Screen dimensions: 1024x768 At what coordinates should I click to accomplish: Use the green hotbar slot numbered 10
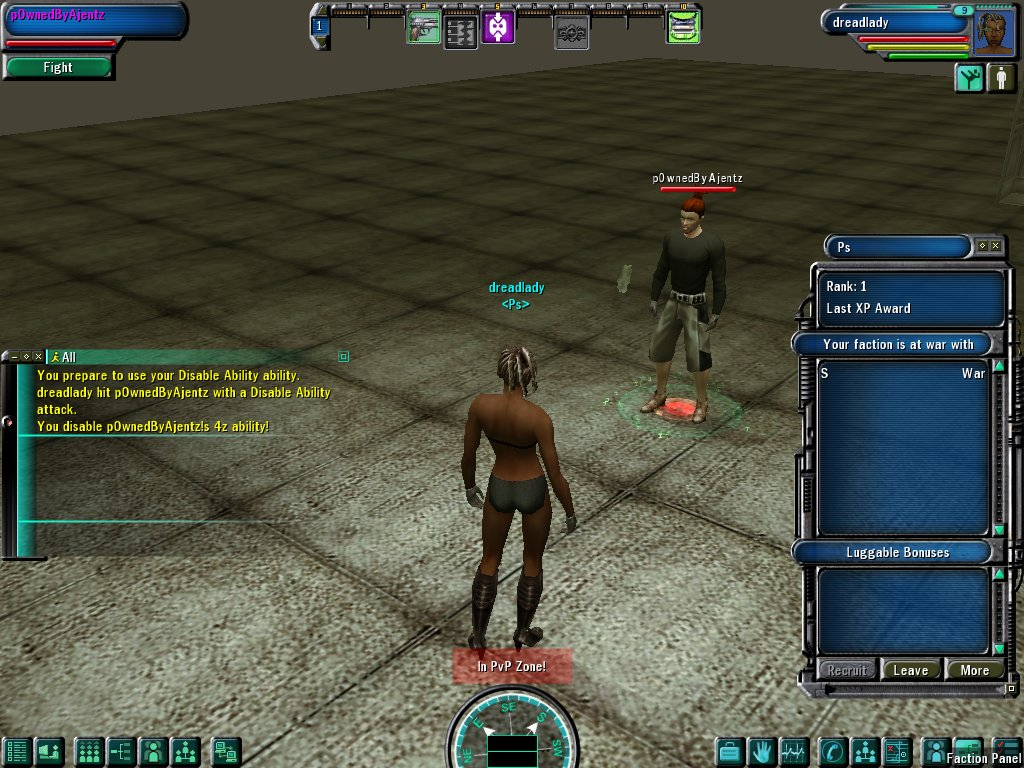click(683, 27)
